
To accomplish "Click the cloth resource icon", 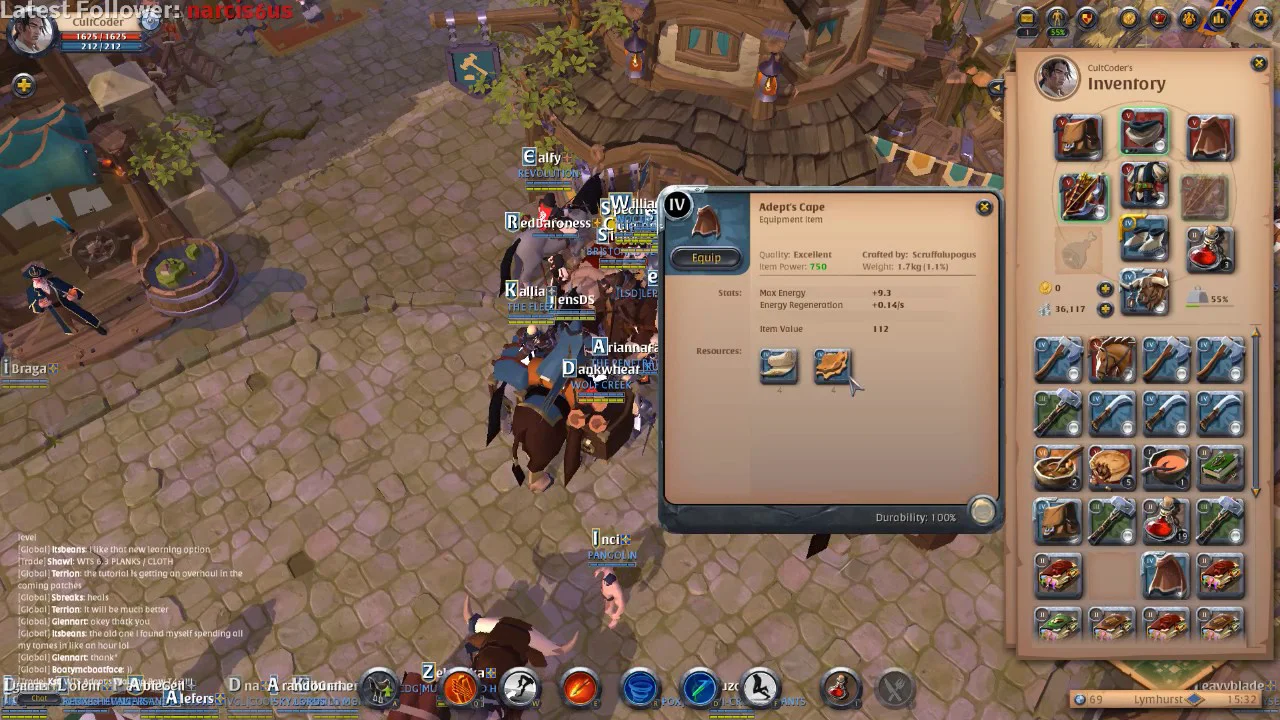I will [779, 367].
